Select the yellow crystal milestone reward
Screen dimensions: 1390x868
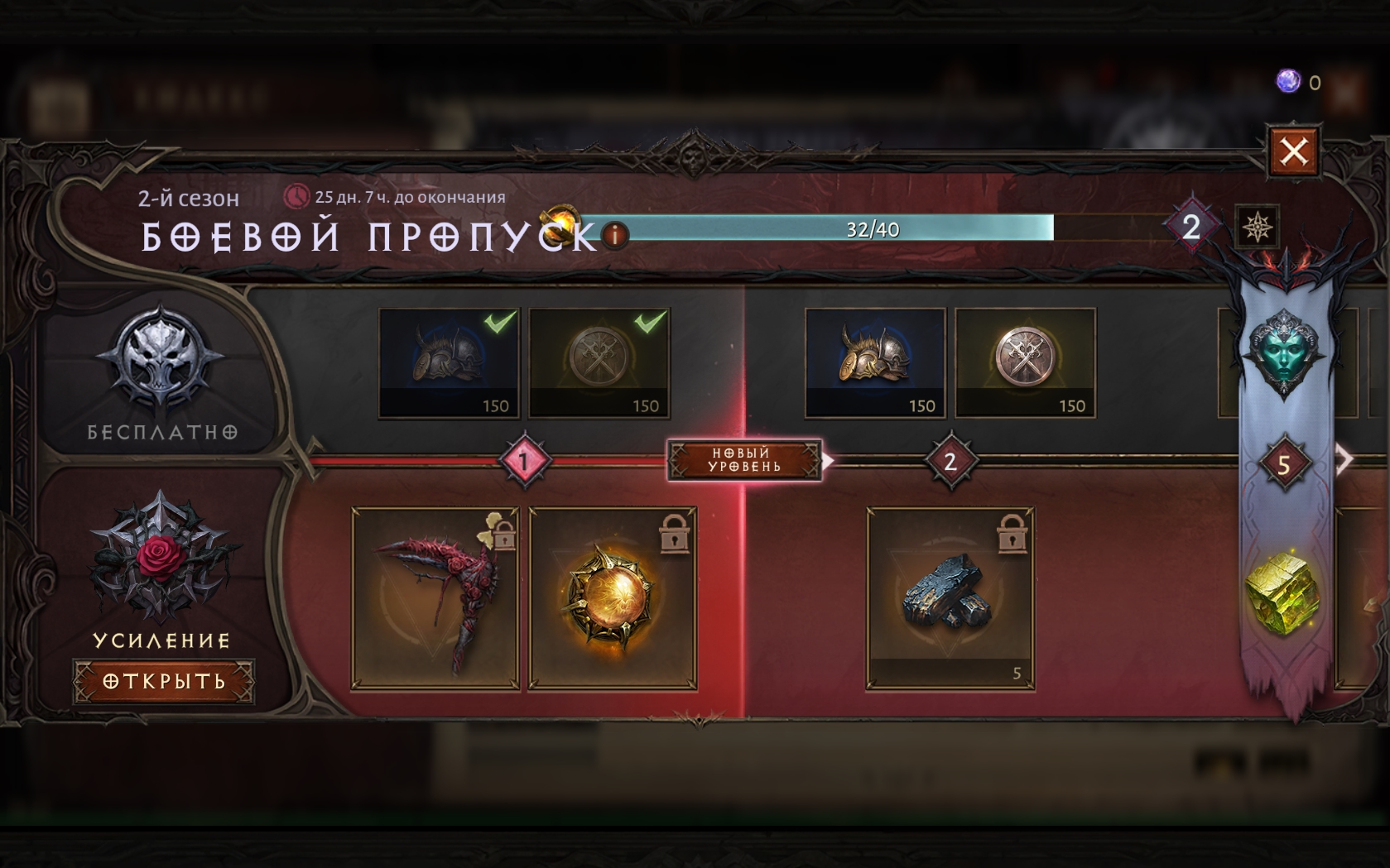1282,594
